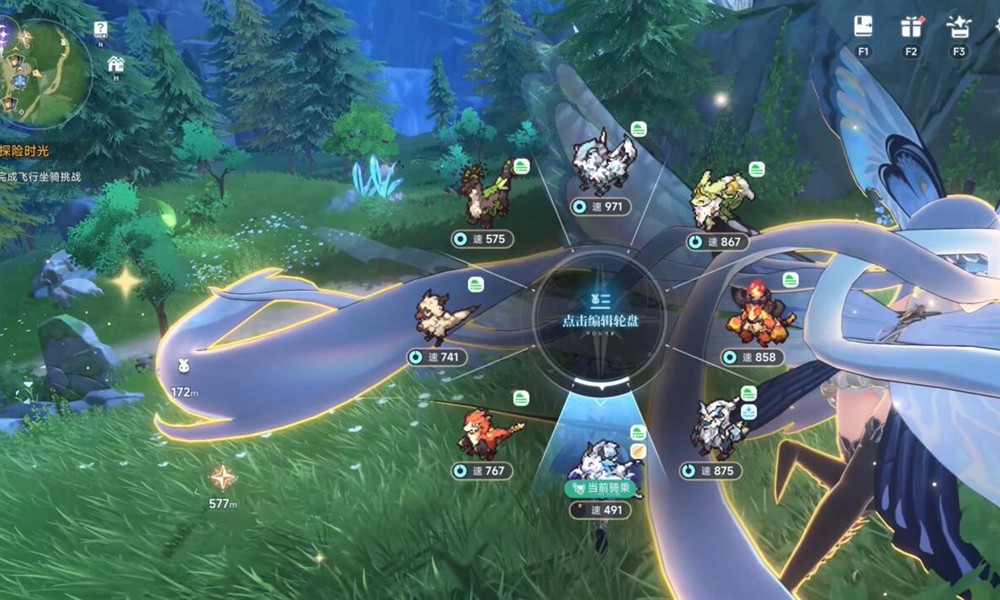Open the house icon beside the minimap

click(x=116, y=65)
